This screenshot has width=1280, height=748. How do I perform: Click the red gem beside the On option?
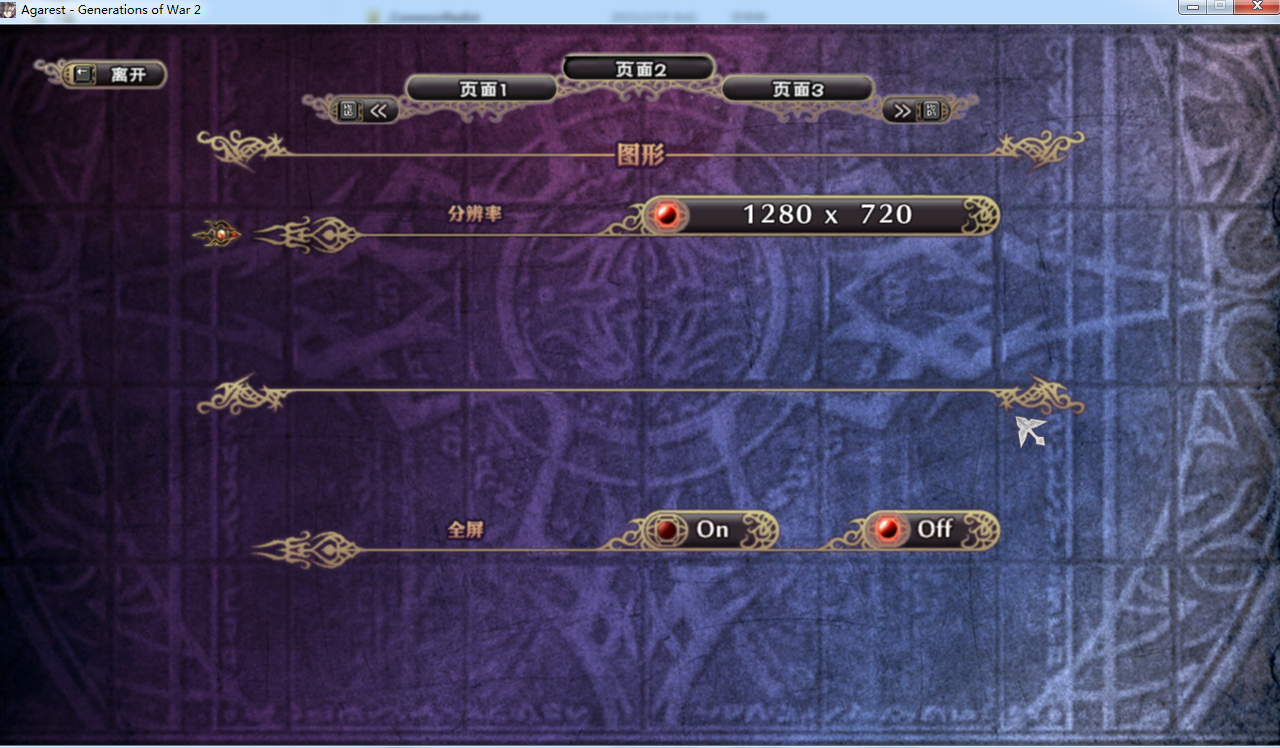click(x=667, y=530)
